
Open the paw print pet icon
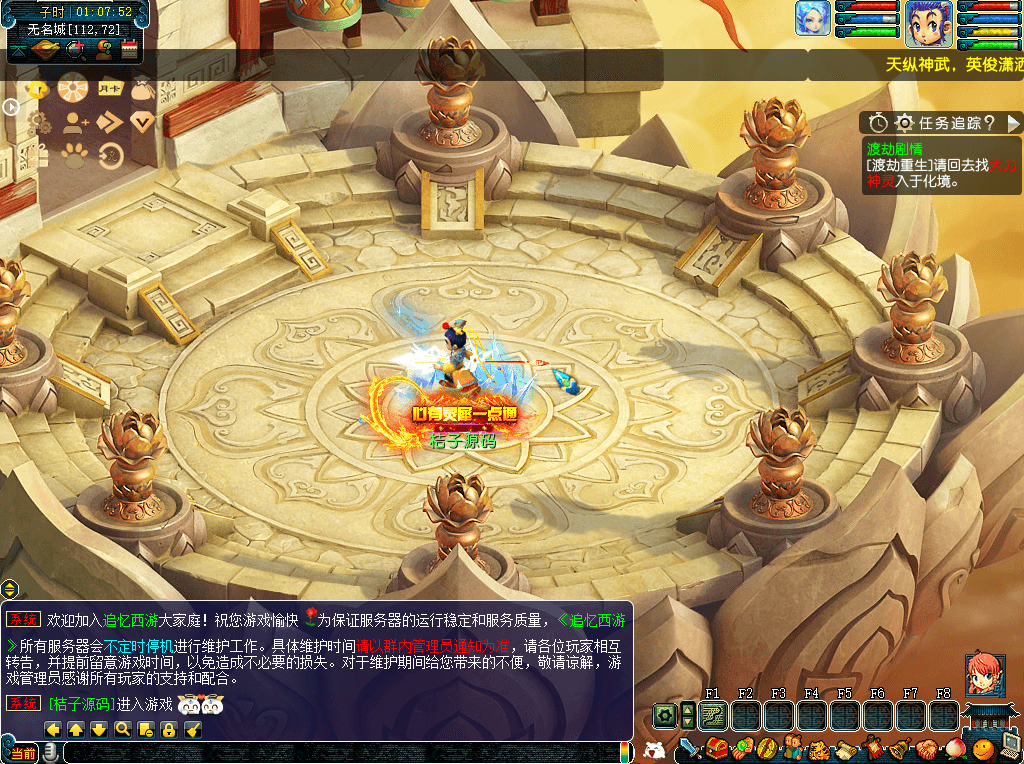pos(76,155)
